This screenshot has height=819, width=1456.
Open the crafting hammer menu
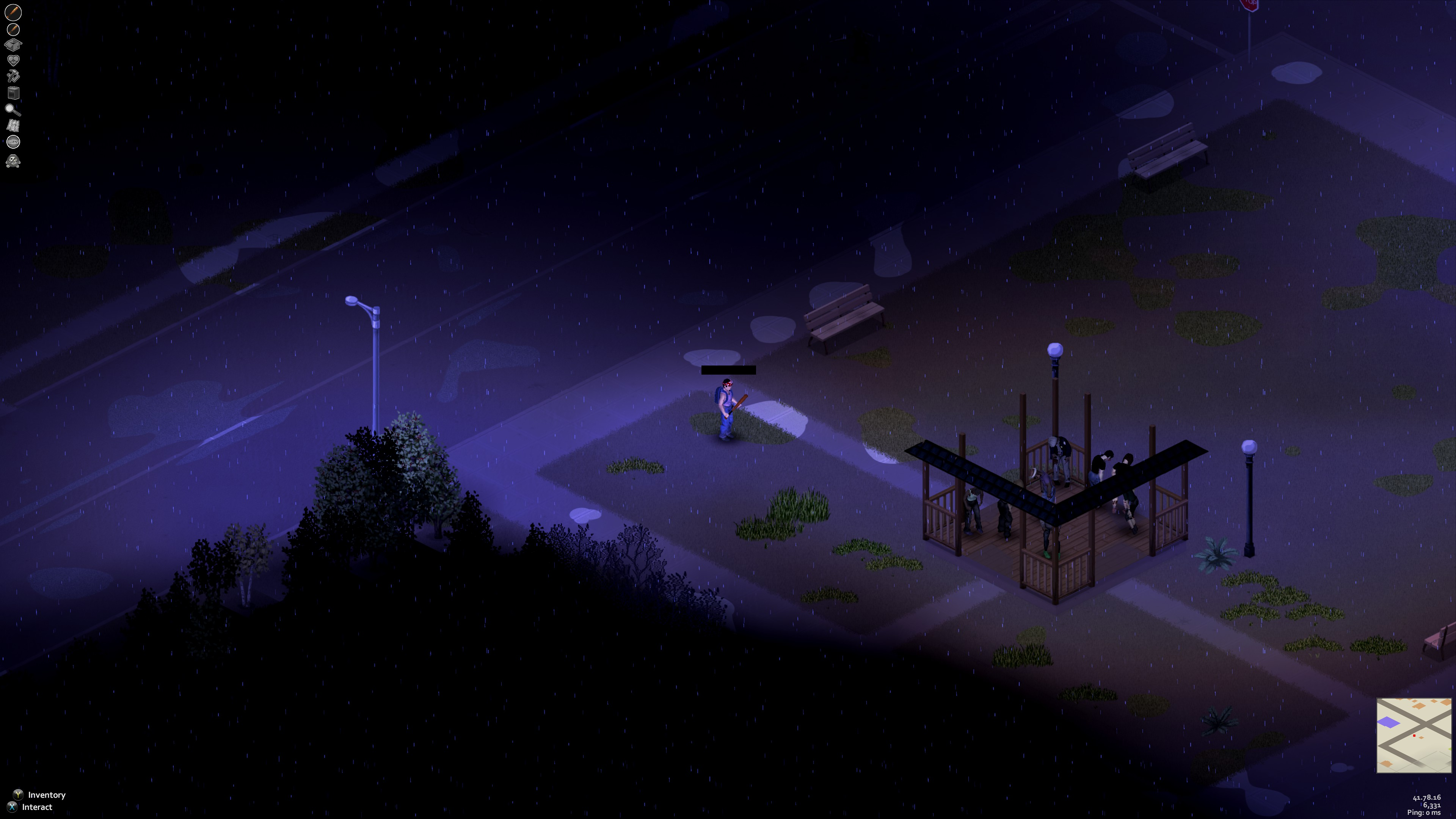13,76
